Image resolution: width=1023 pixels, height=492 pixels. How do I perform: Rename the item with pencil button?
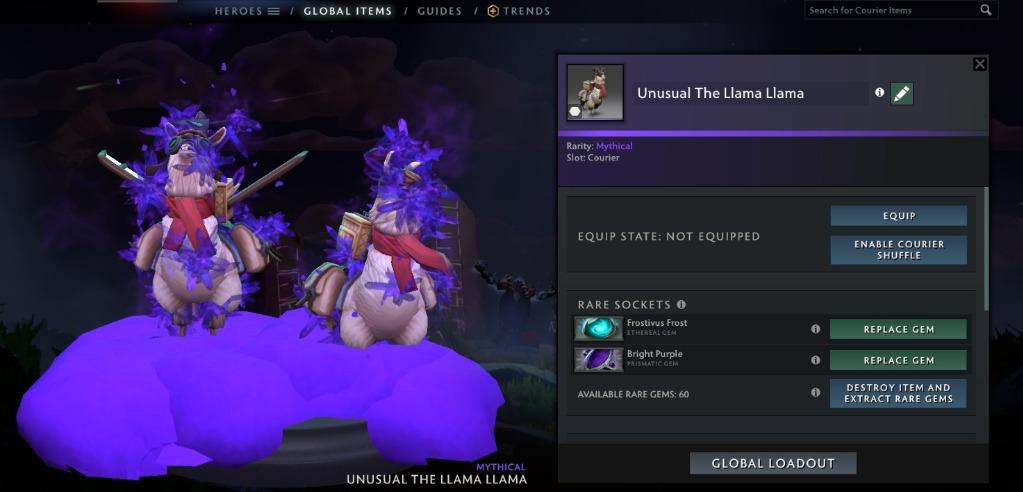tap(901, 93)
